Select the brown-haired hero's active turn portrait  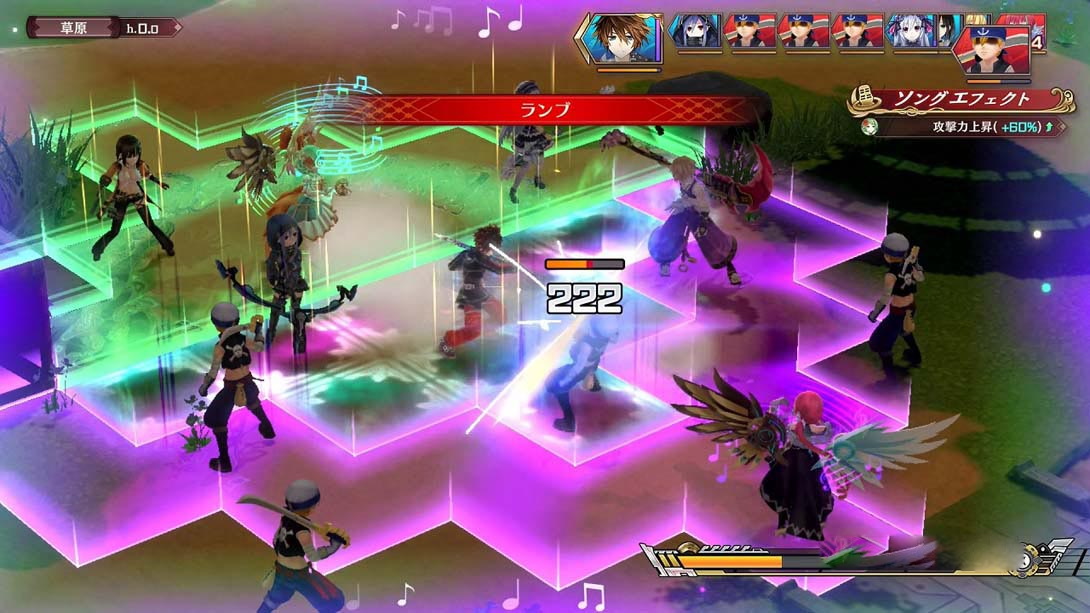620,38
